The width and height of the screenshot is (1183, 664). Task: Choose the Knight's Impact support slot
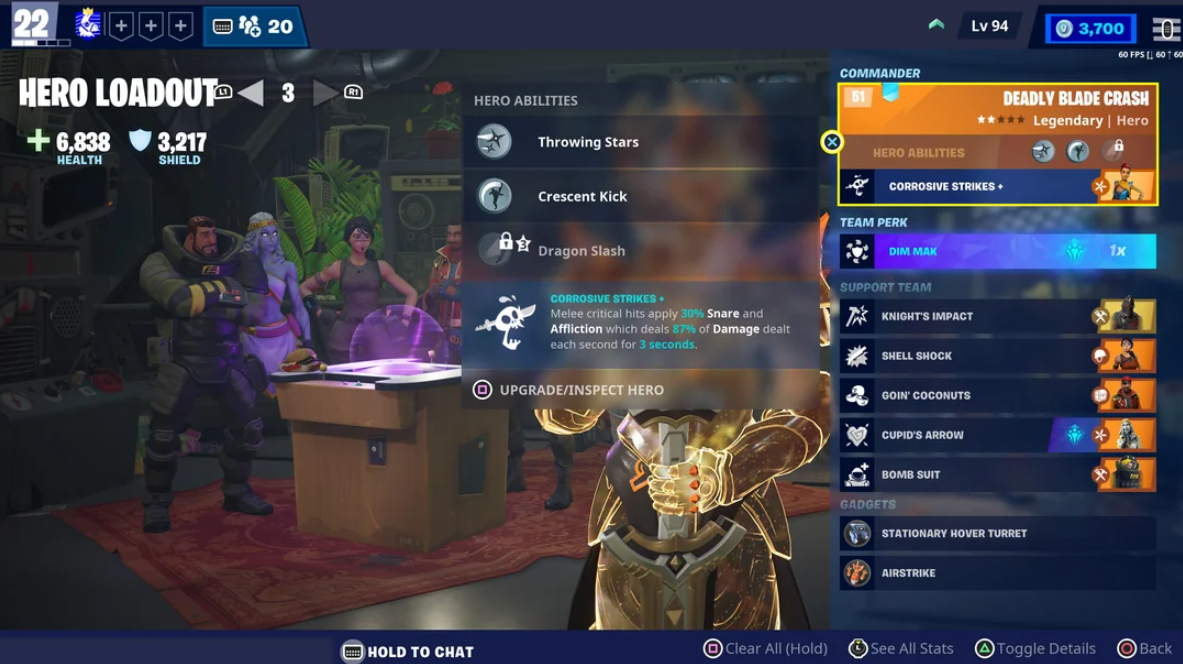(998, 316)
